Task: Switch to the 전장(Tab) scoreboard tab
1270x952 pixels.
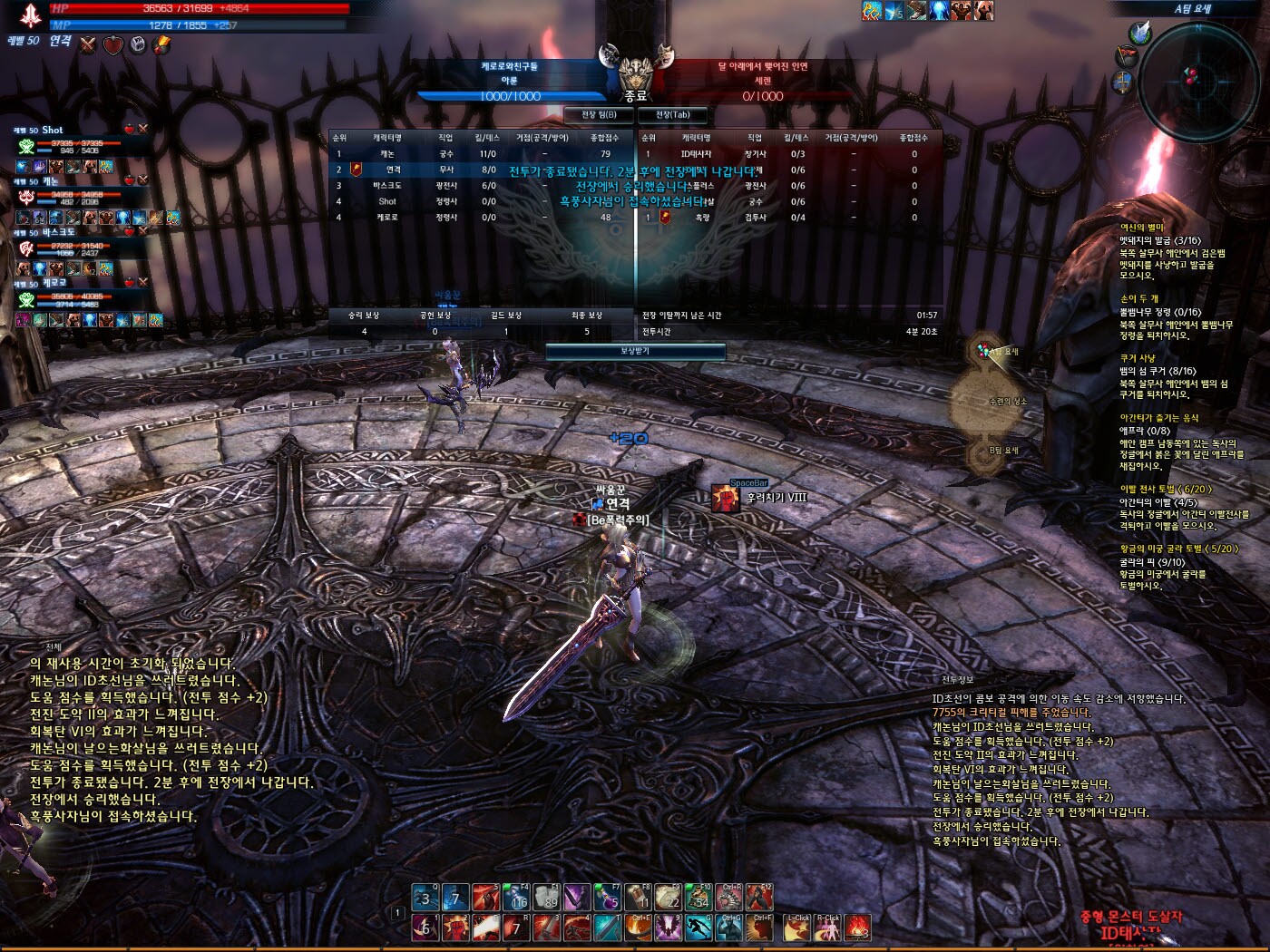Action: pos(673,115)
